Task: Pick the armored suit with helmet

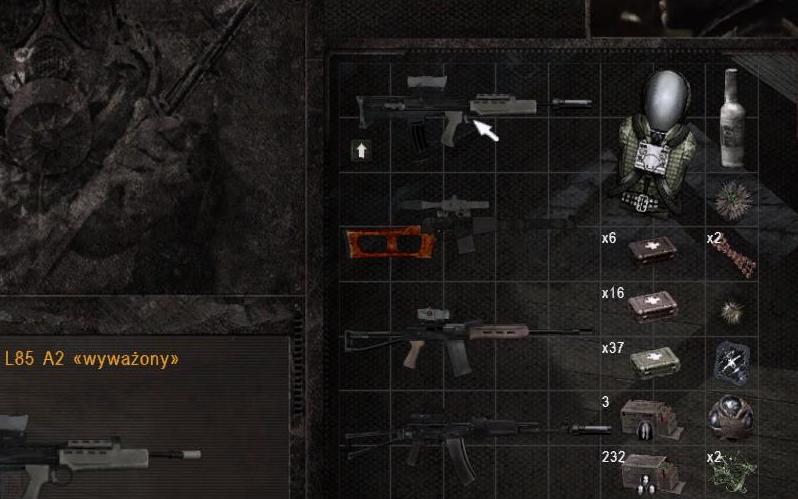Action: coord(654,140)
